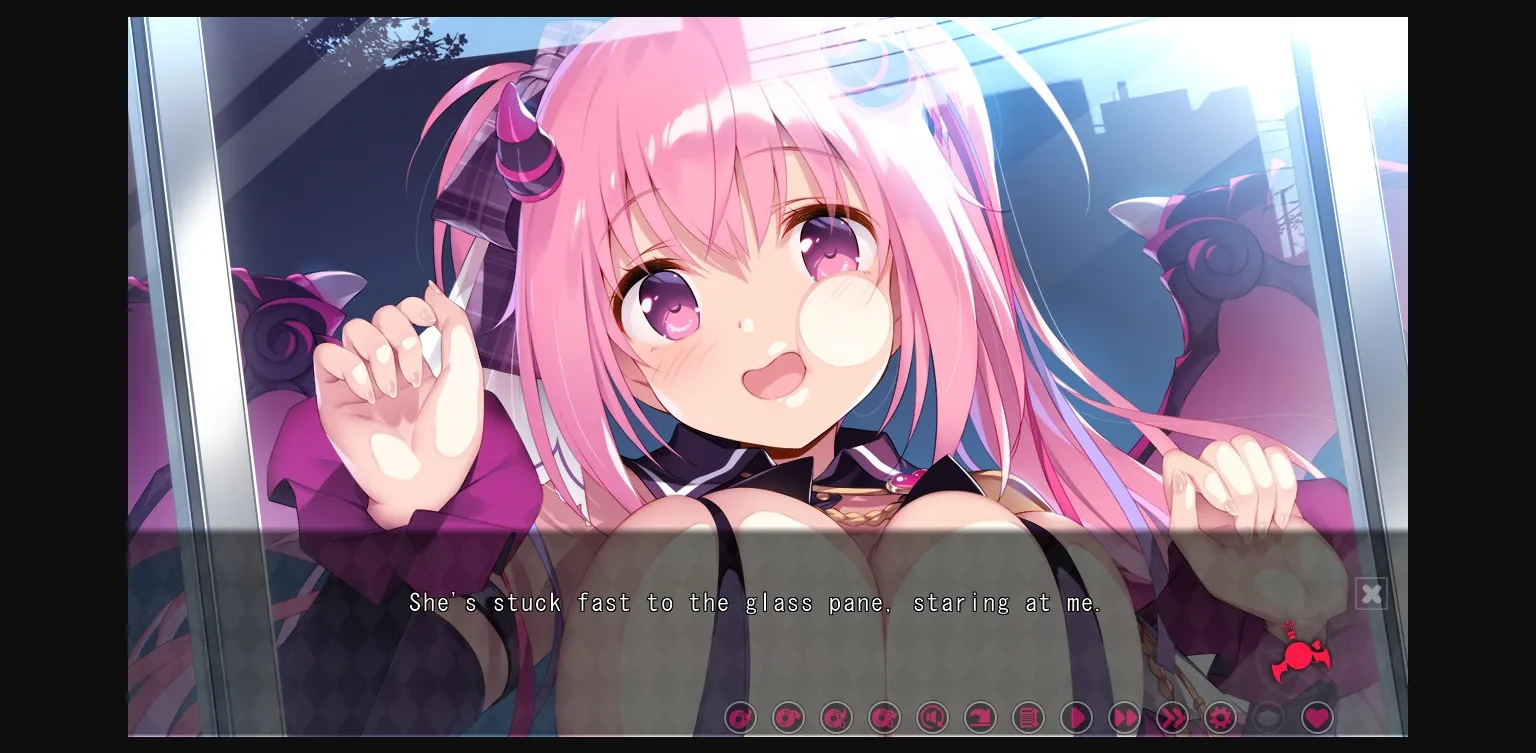This screenshot has height=753, width=1536.
Task: Click the quick save icon
Action: click(836, 717)
